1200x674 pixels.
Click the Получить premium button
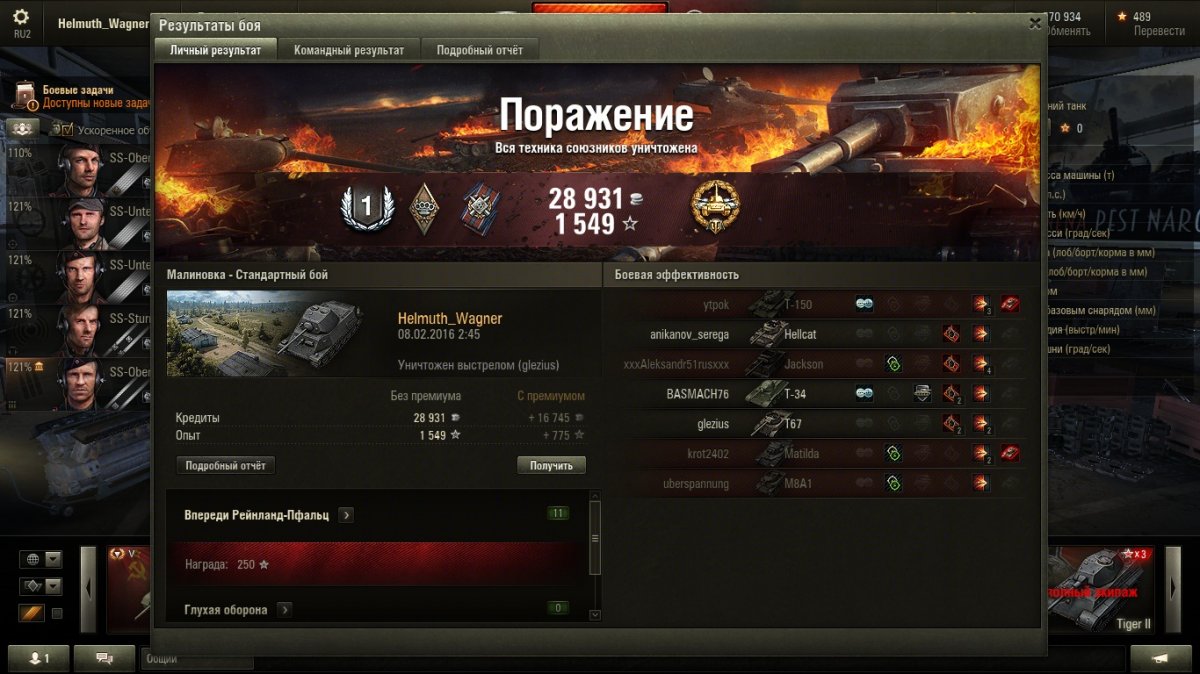coord(551,466)
